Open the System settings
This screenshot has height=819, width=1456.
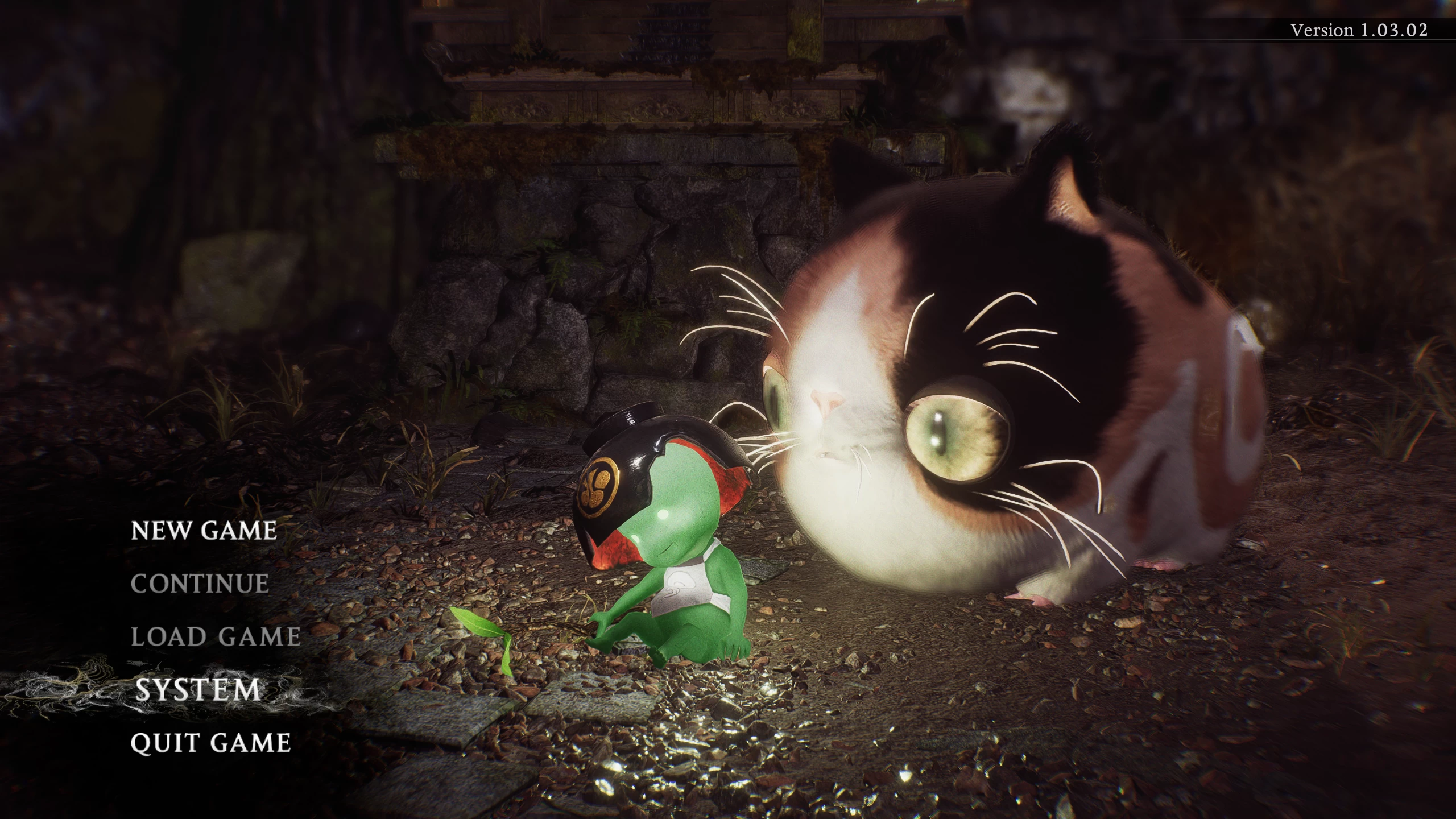[x=197, y=690]
